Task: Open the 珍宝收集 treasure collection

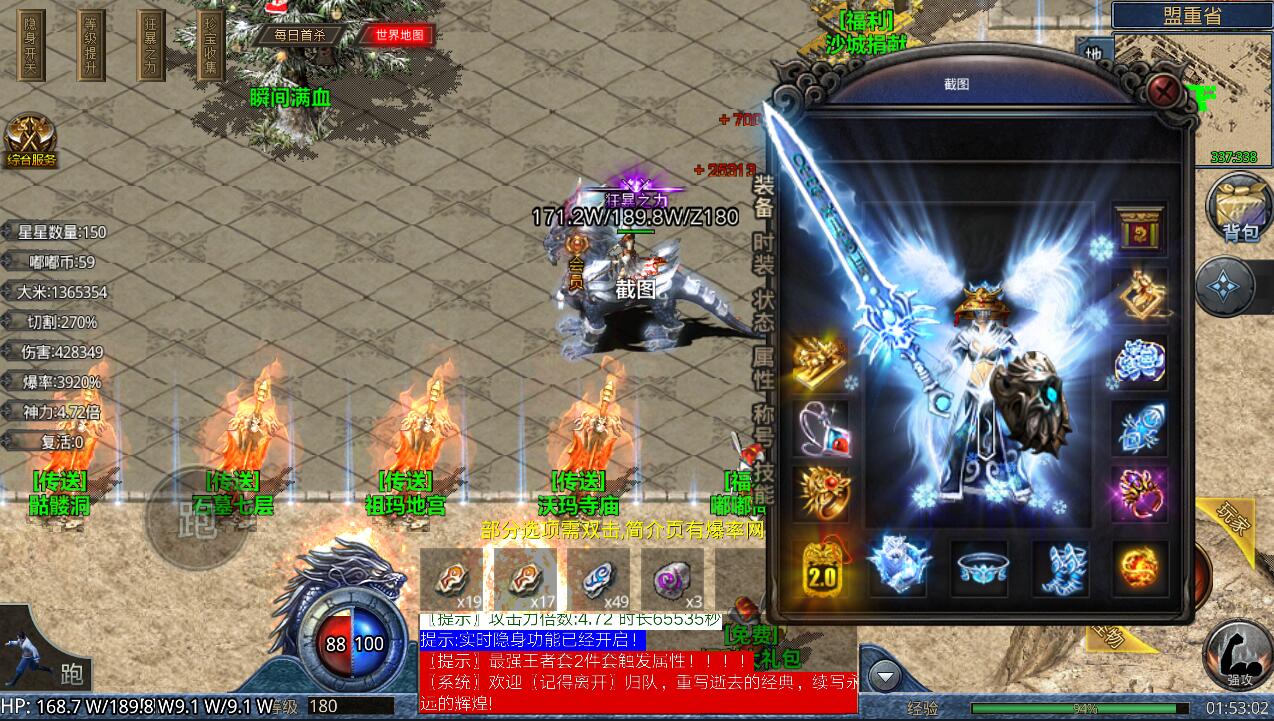Action: (210, 46)
